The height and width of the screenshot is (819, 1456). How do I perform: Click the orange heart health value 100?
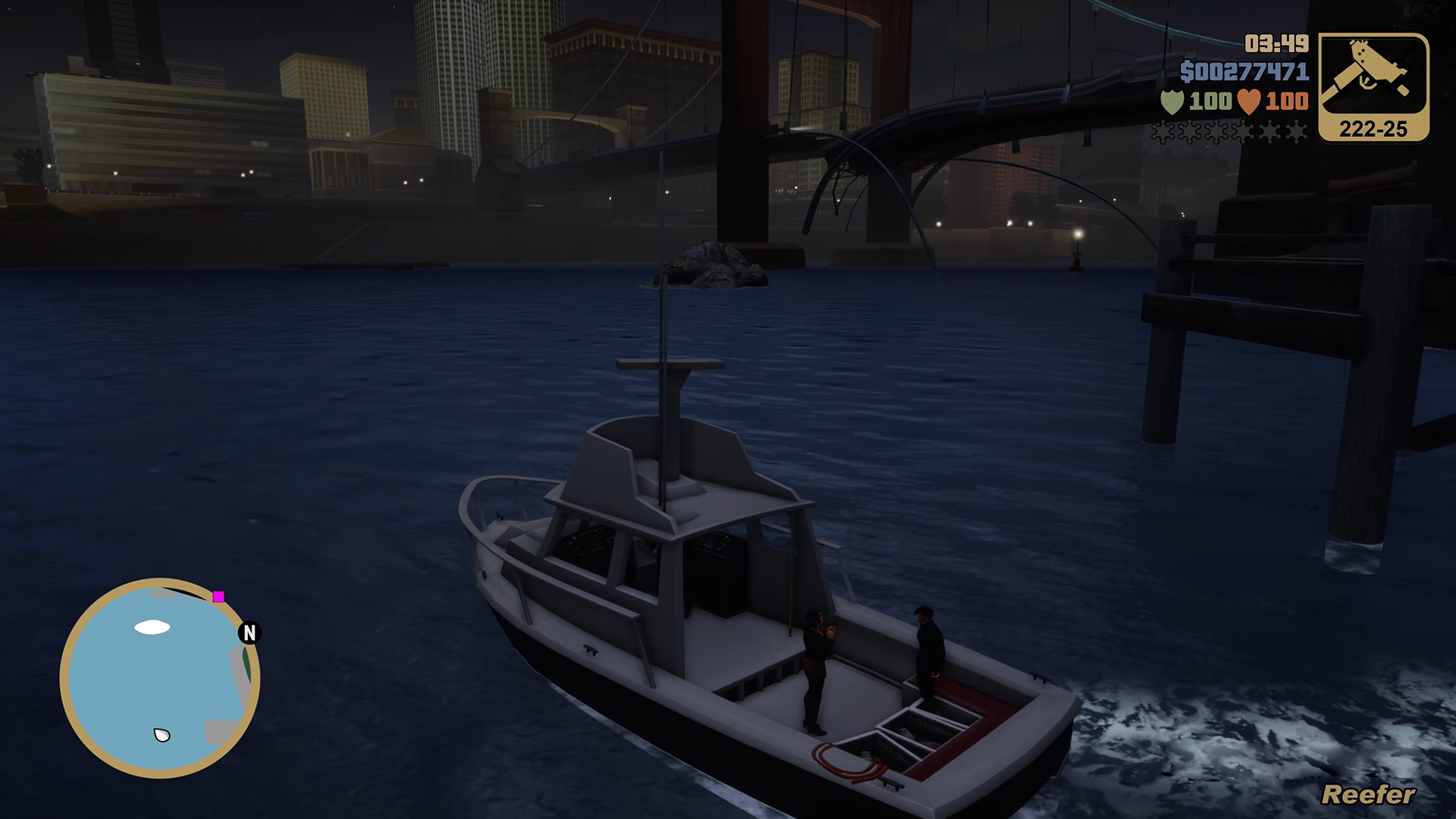pyautogui.click(x=1288, y=99)
